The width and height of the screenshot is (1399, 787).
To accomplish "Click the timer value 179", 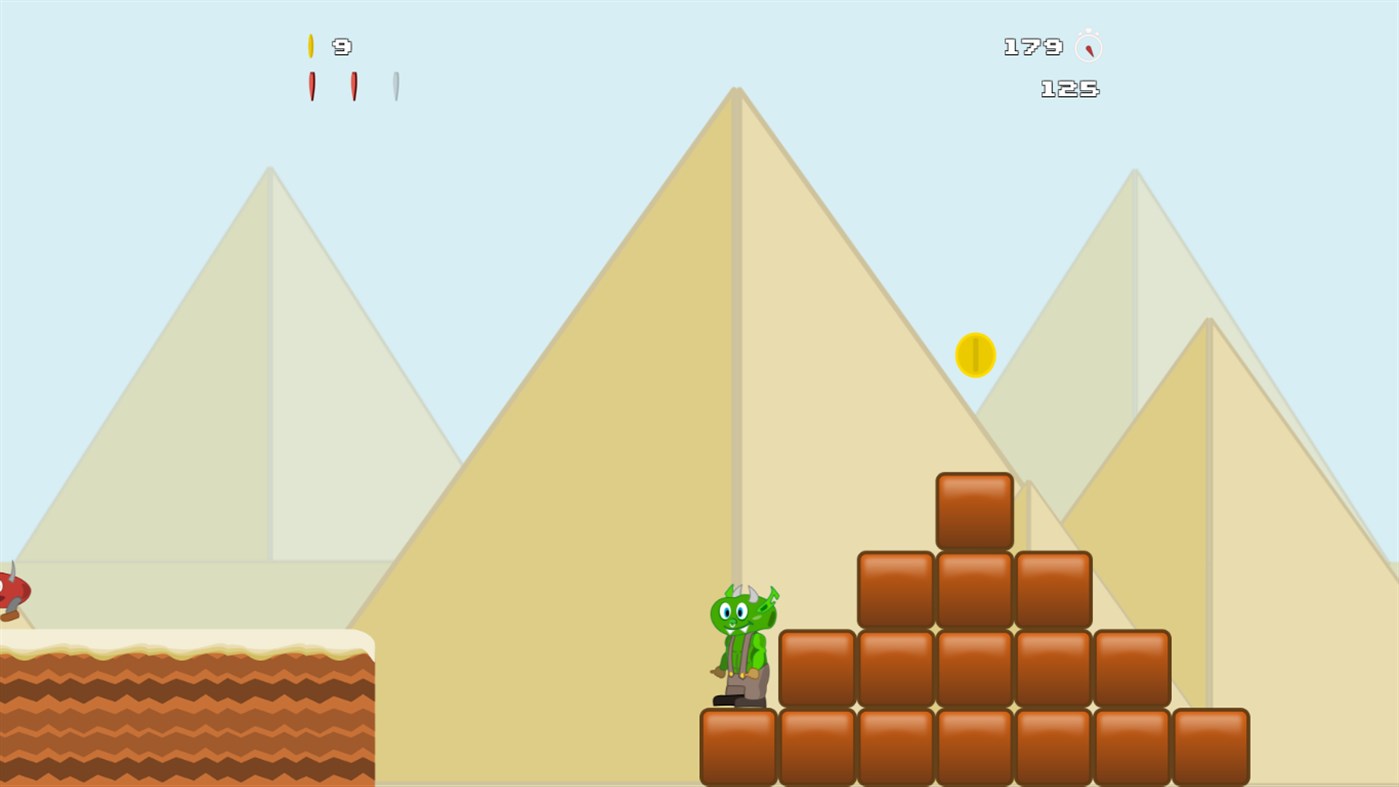I will pos(1032,45).
